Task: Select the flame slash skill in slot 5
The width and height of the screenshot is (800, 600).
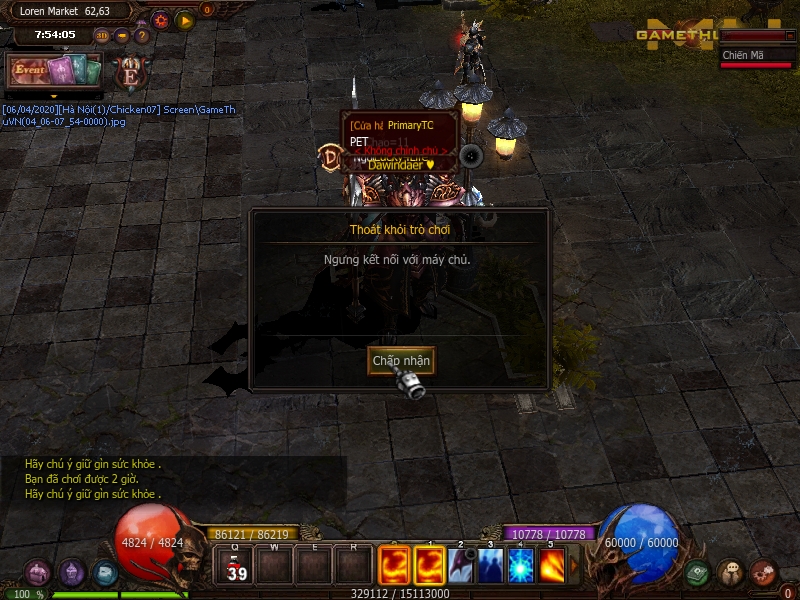Action: 551,566
